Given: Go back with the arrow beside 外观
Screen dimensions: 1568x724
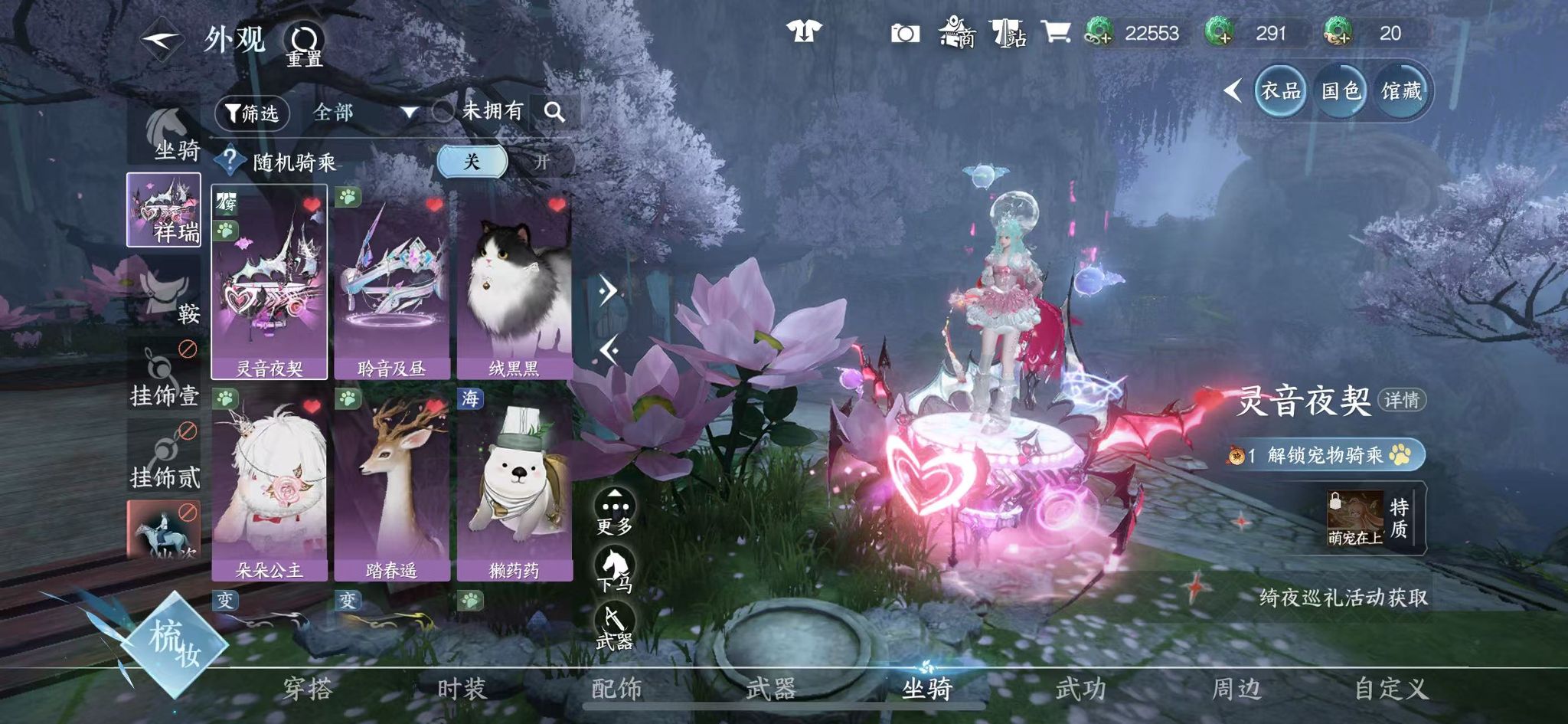Looking at the screenshot, I should (161, 40).
